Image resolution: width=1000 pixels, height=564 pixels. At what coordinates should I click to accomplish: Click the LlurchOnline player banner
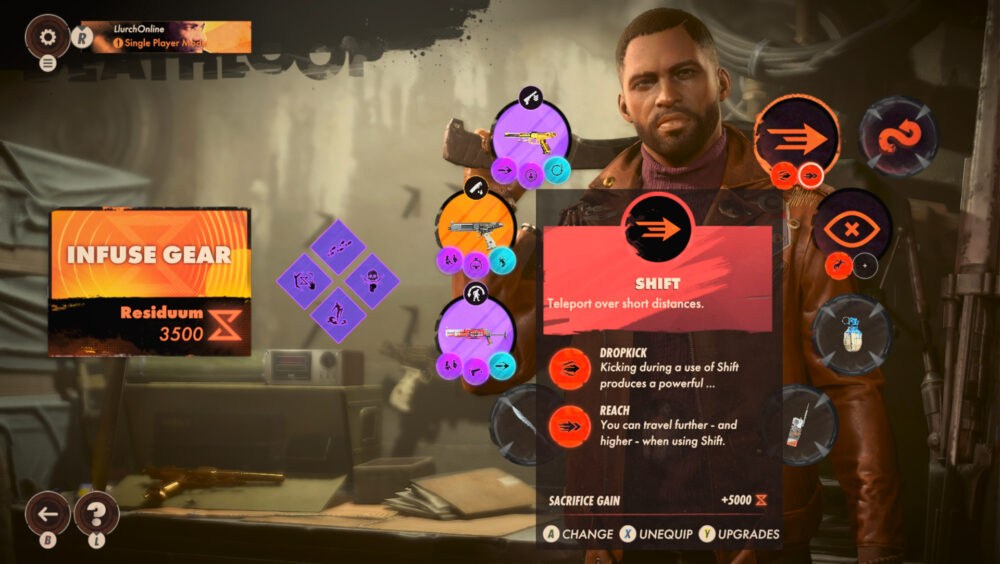165,36
